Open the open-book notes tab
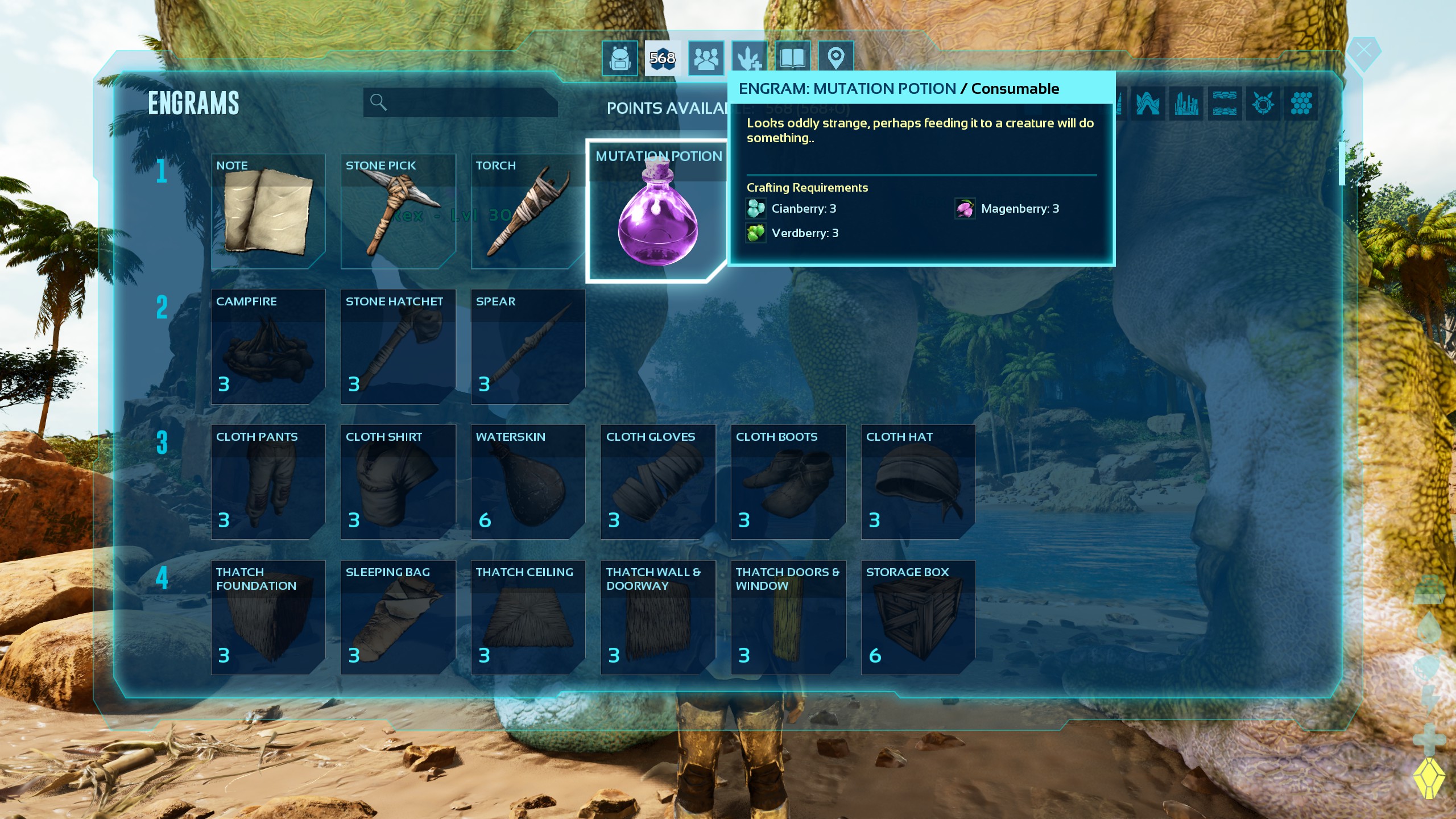1456x819 pixels. tap(792, 58)
